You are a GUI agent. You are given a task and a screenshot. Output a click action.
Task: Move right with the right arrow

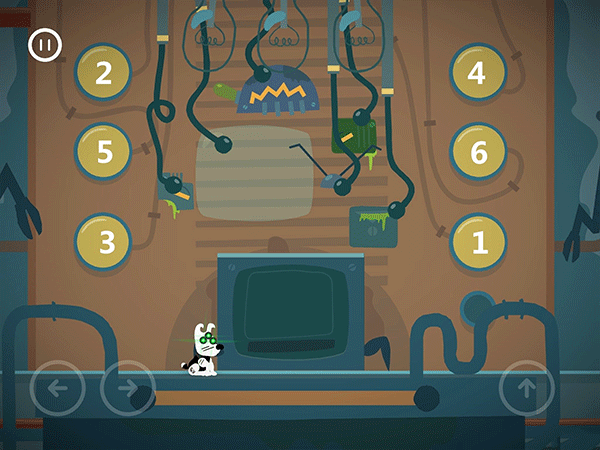tap(127, 388)
